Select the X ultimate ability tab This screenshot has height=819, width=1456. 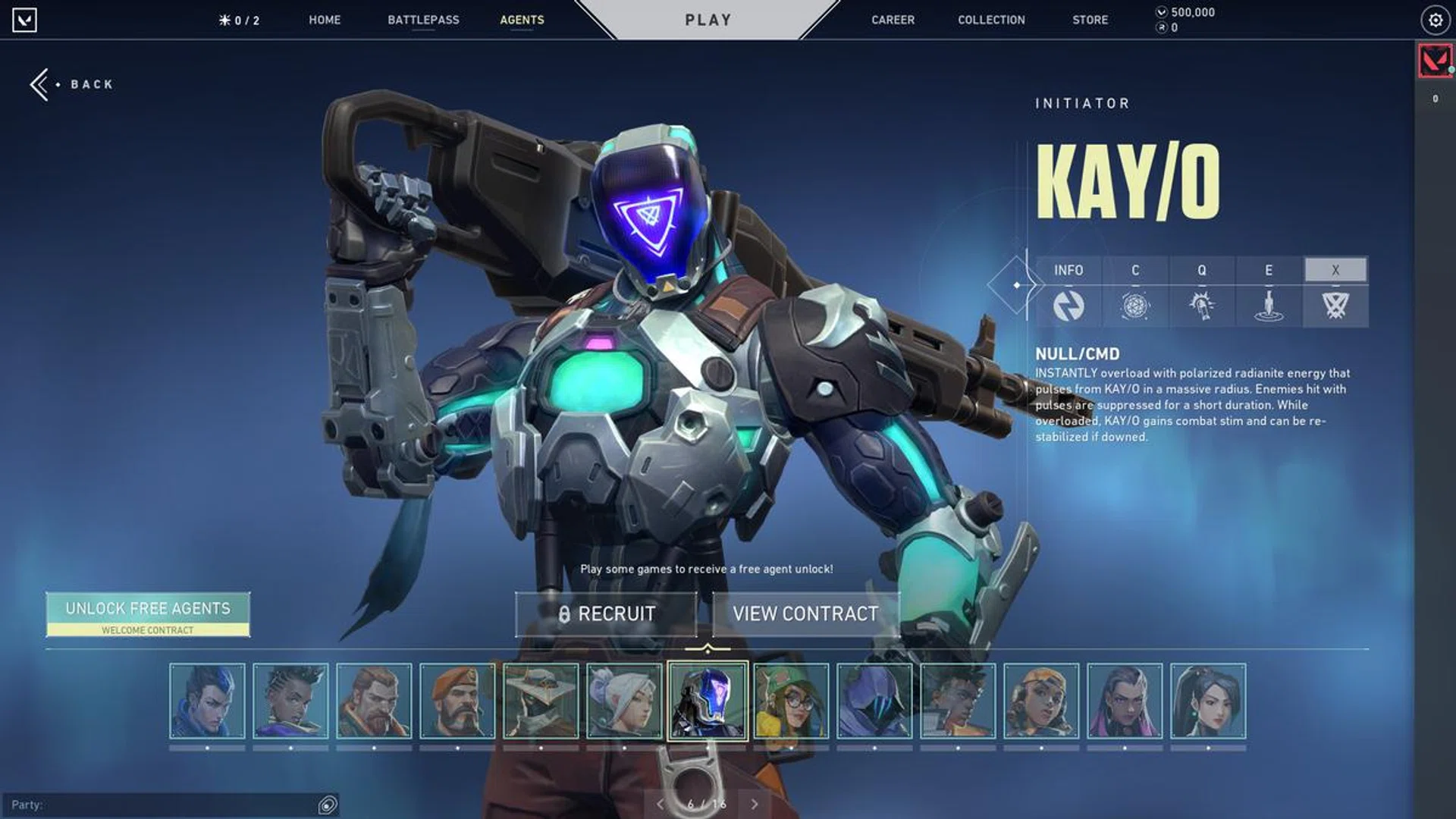[x=1335, y=291]
